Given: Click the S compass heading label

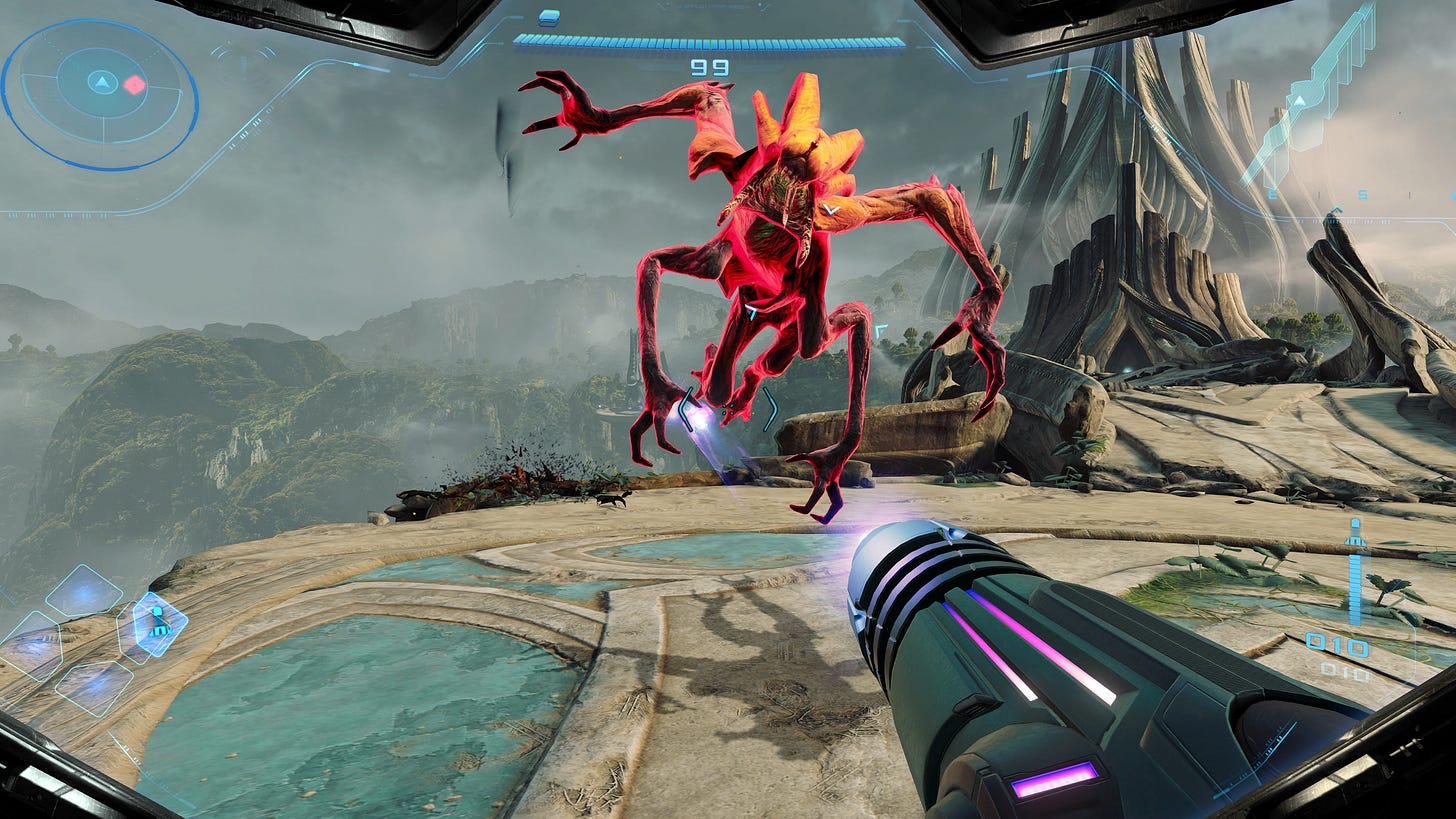Looking at the screenshot, I should click(x=1362, y=194).
